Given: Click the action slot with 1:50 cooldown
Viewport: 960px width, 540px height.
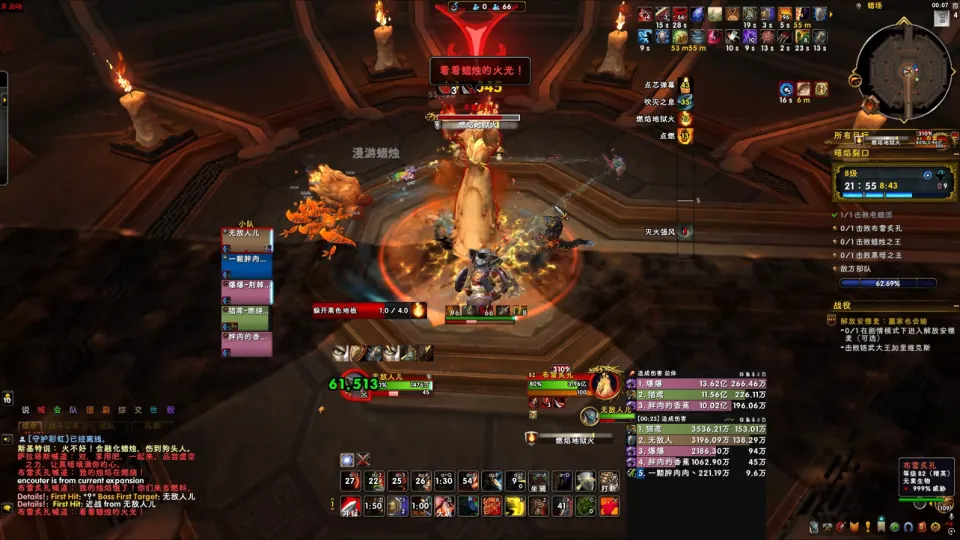Looking at the screenshot, I should (372, 507).
